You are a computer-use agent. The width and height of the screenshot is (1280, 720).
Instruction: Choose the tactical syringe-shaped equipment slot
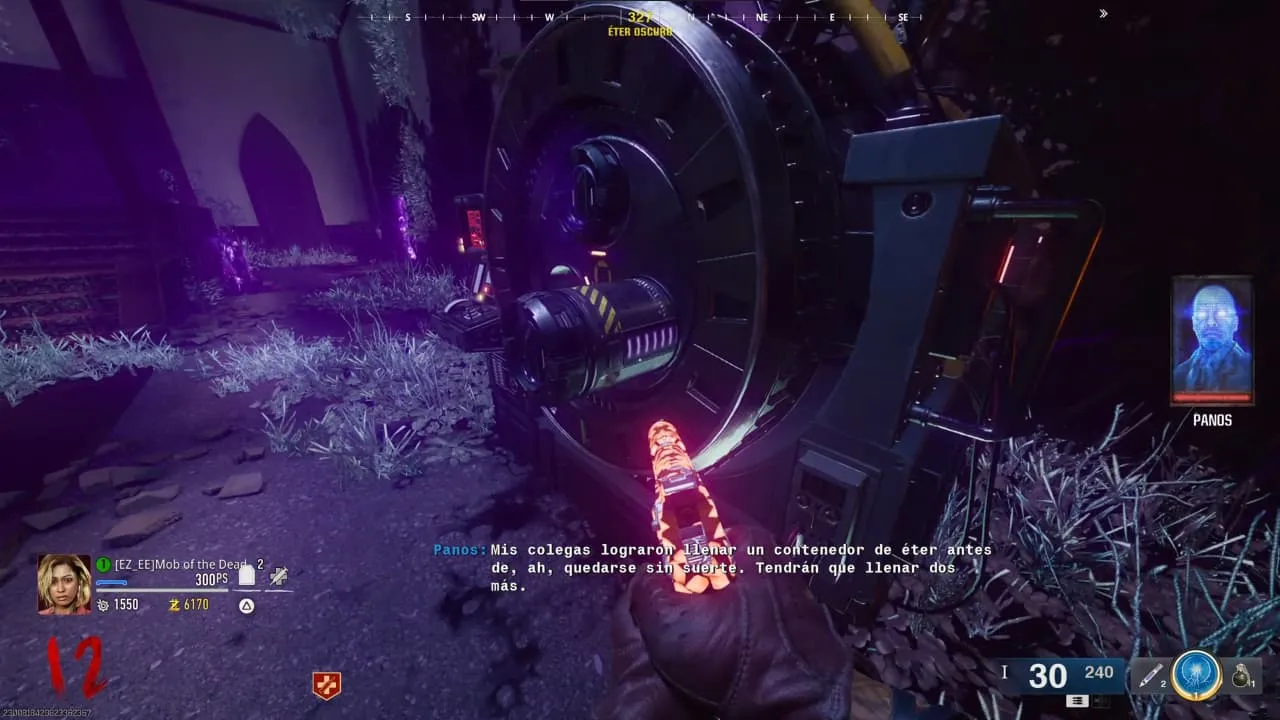(1149, 677)
